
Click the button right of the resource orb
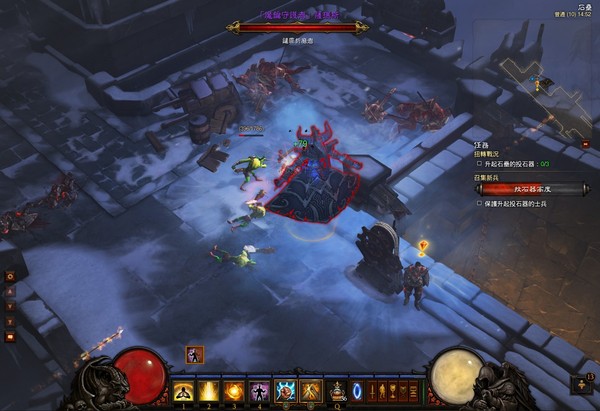click(582, 384)
